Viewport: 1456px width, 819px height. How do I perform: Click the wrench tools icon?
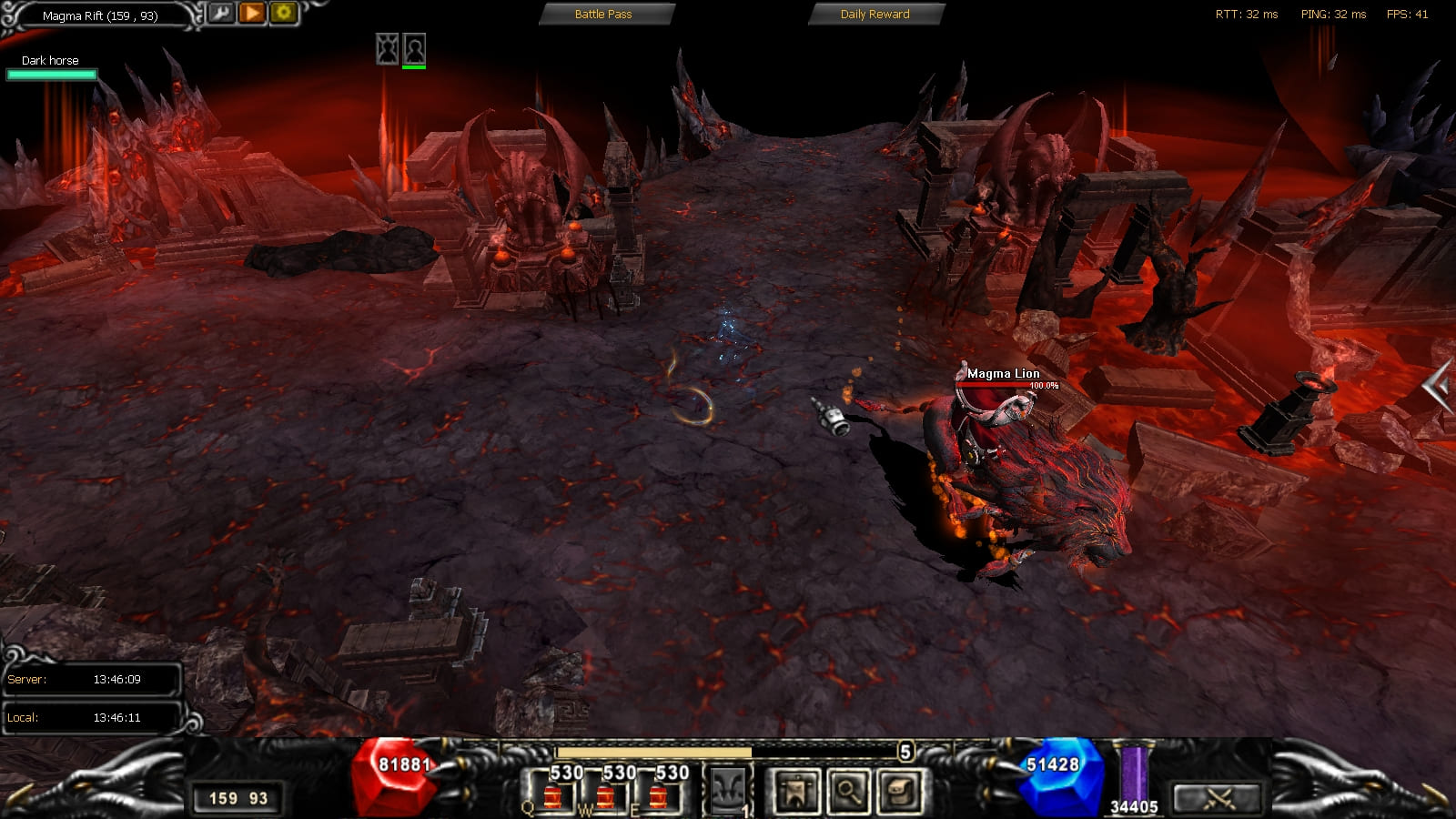[x=220, y=13]
